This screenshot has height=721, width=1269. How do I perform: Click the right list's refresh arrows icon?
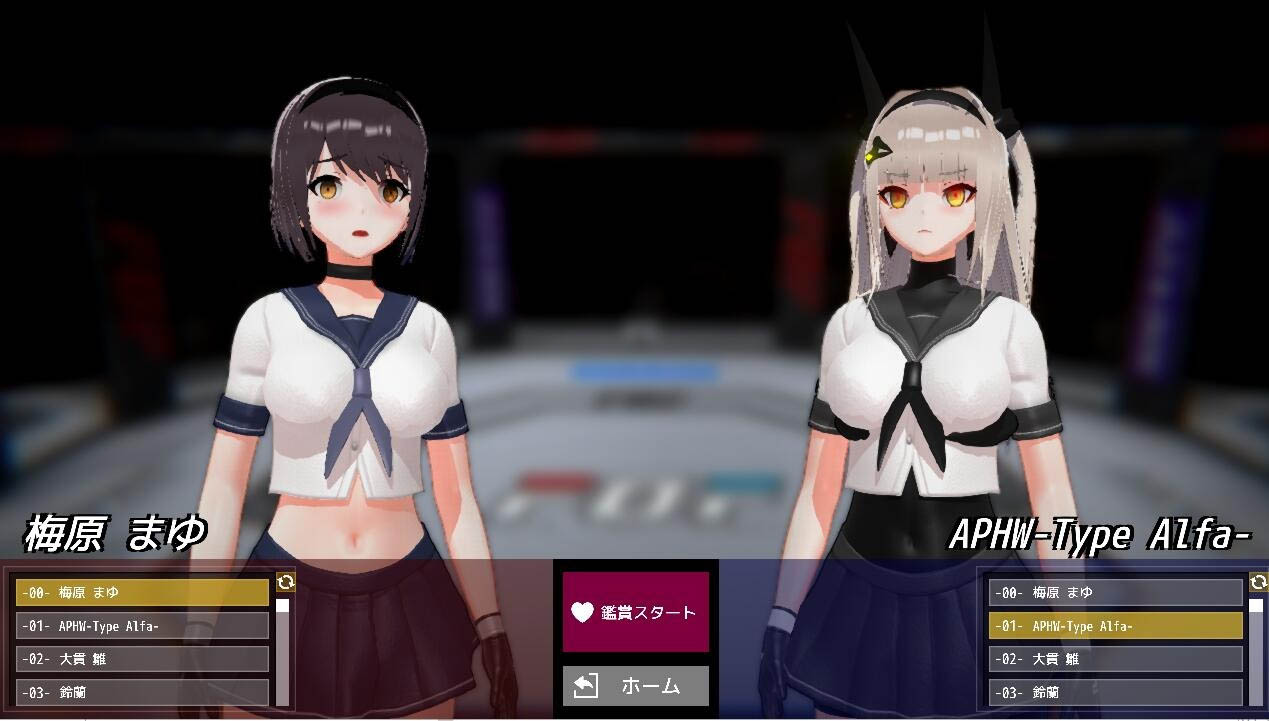(1258, 582)
